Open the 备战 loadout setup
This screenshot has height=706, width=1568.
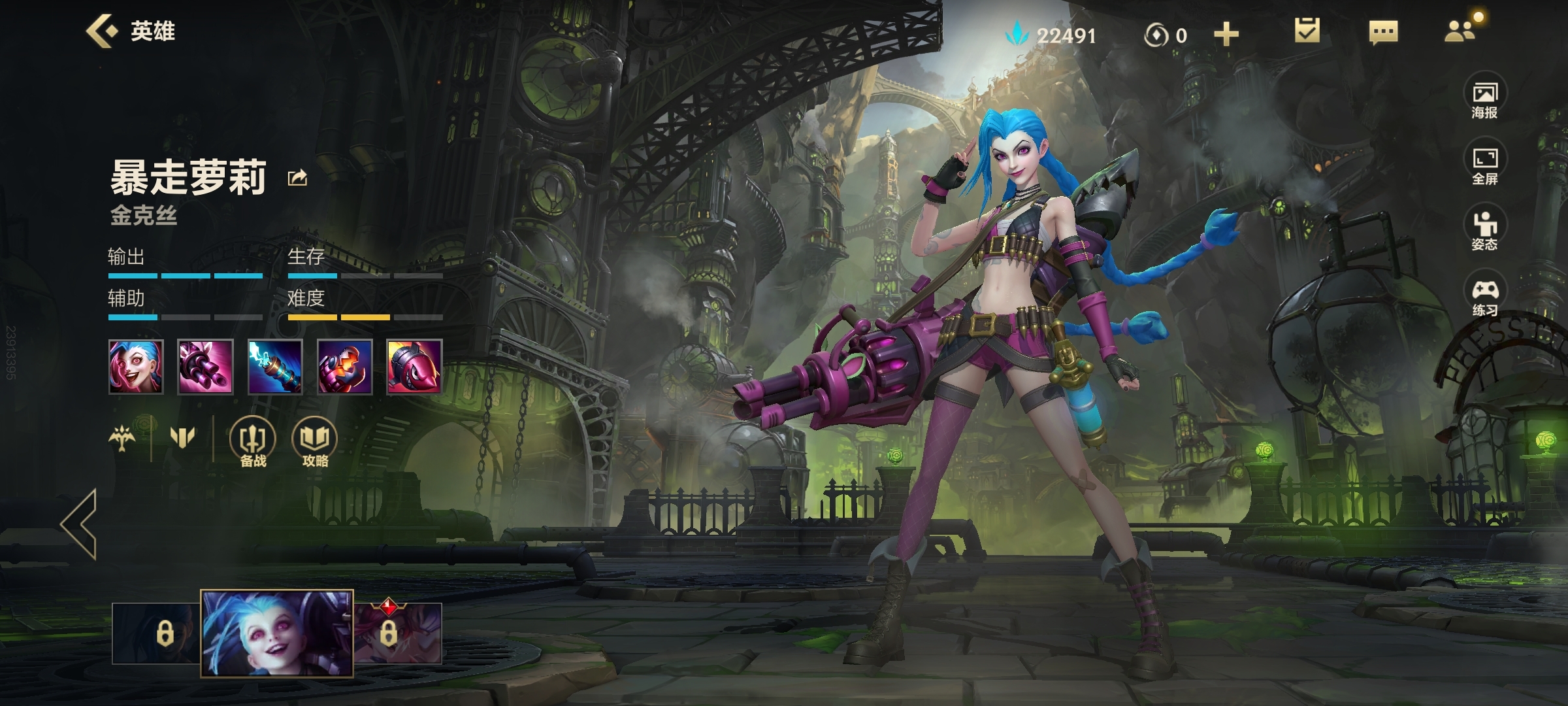click(x=253, y=444)
